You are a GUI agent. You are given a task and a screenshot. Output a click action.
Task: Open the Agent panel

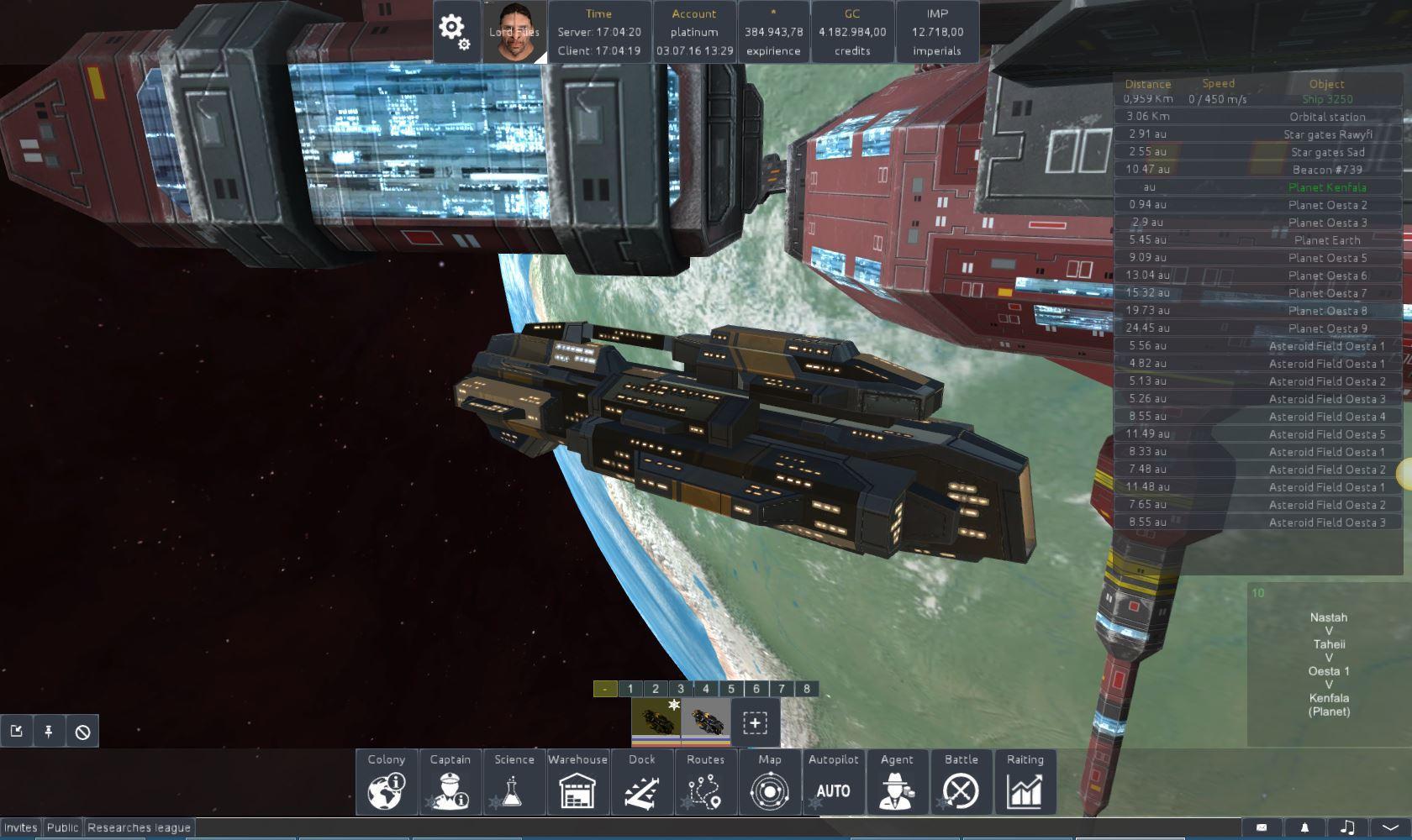[897, 782]
